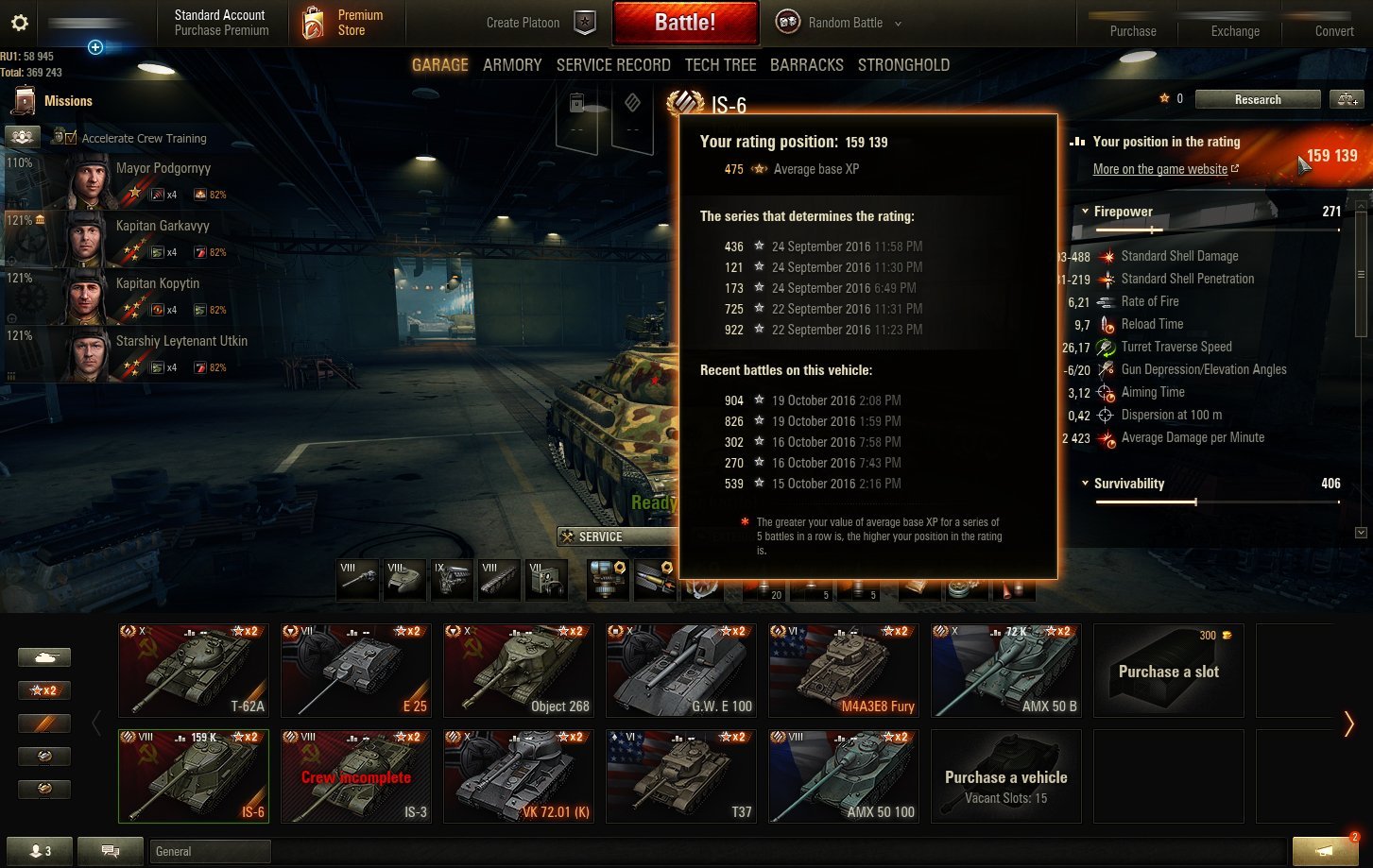
Task: Switch to the Armory tab
Action: [512, 65]
